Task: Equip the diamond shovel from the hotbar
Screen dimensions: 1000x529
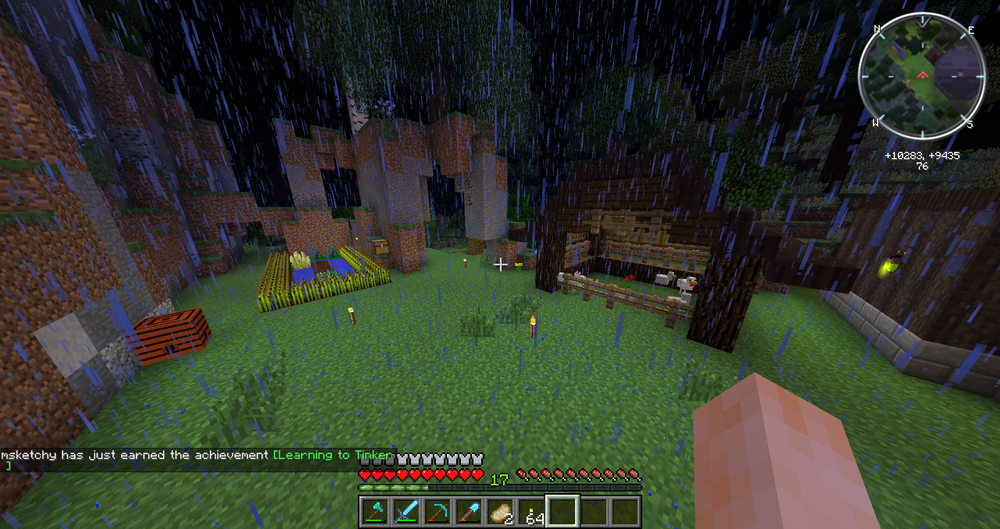Action: pyautogui.click(x=470, y=511)
